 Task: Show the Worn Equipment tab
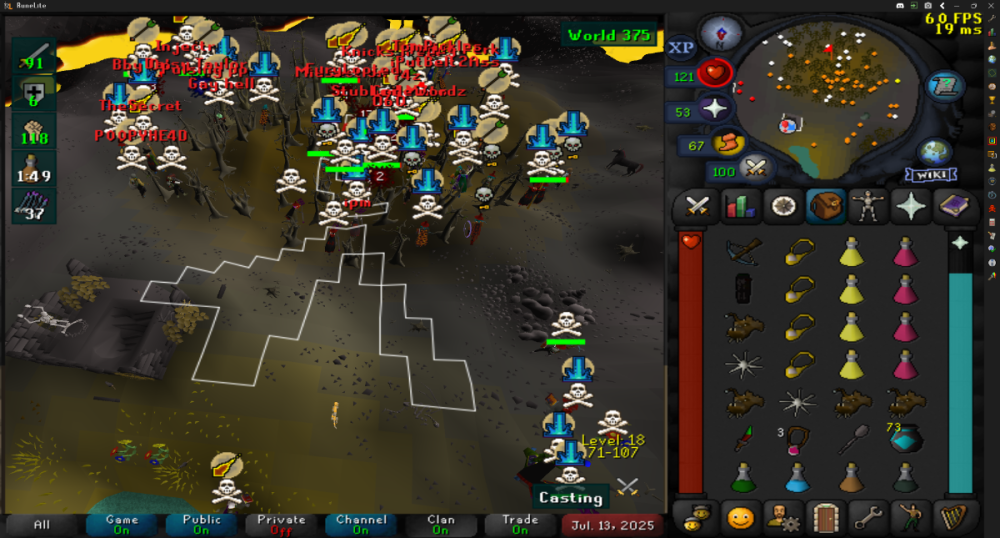[868, 207]
